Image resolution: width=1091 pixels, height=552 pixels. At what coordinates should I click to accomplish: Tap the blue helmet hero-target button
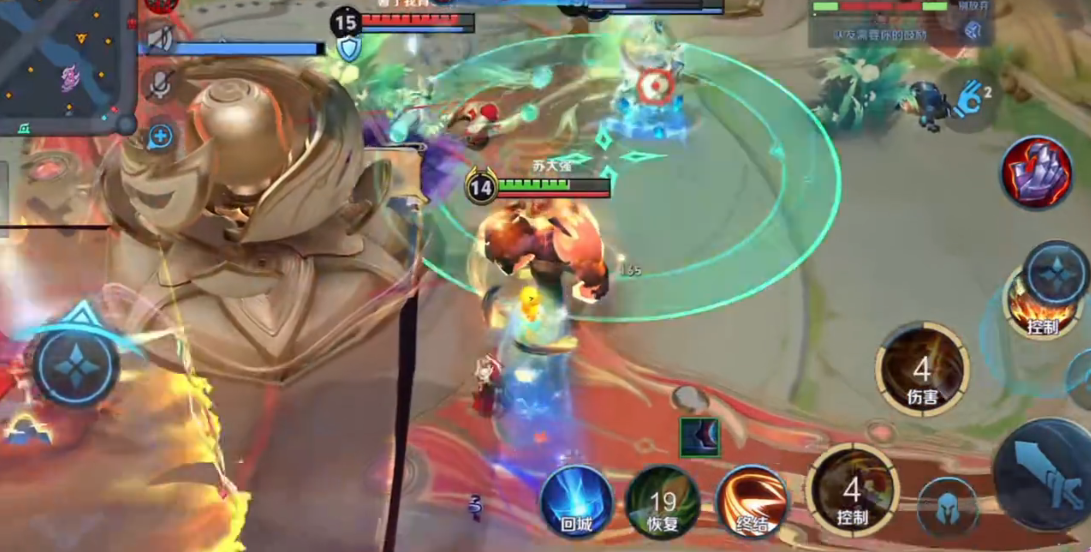946,506
